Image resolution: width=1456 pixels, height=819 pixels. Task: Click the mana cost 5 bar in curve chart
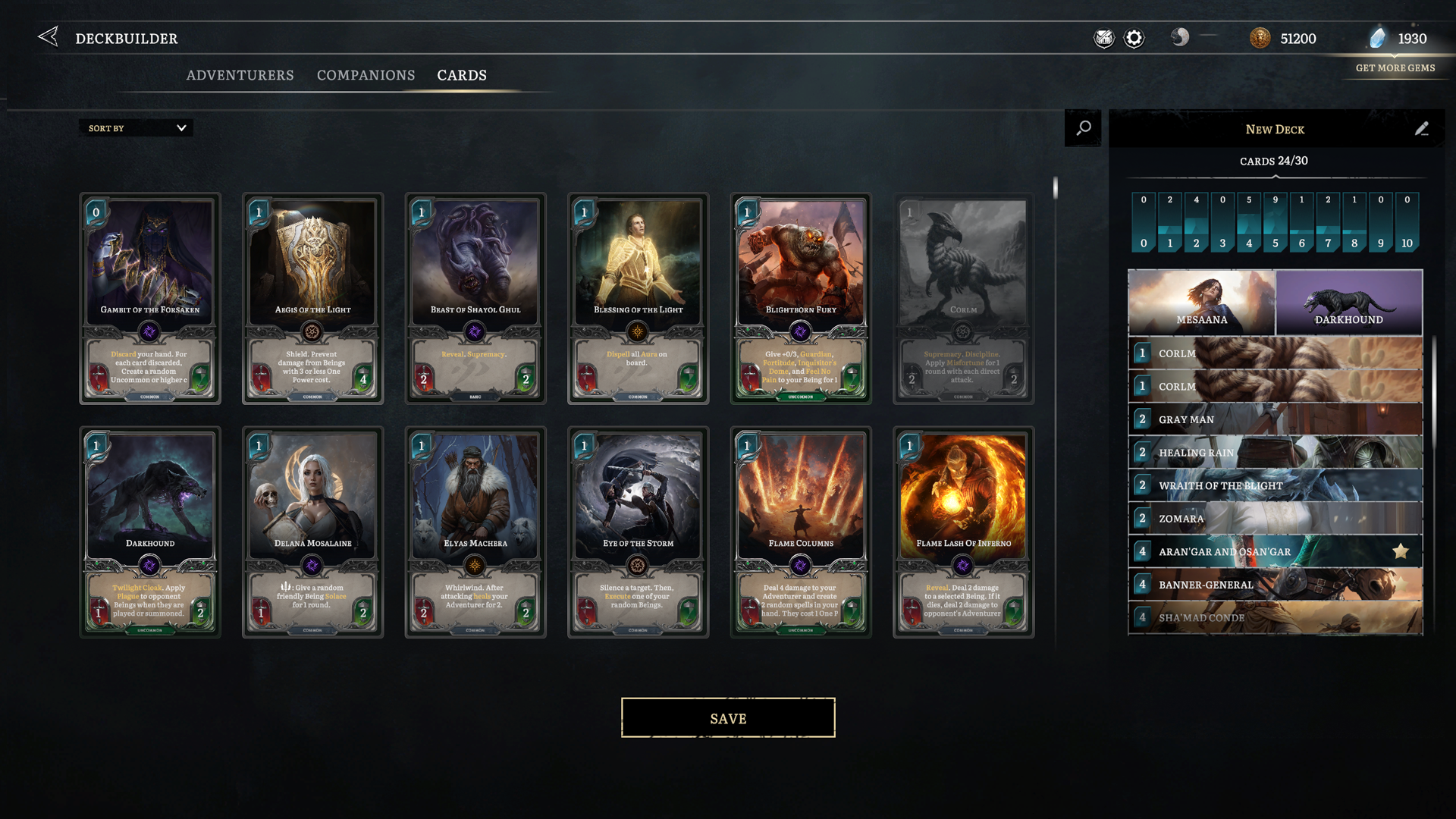[x=1274, y=221]
